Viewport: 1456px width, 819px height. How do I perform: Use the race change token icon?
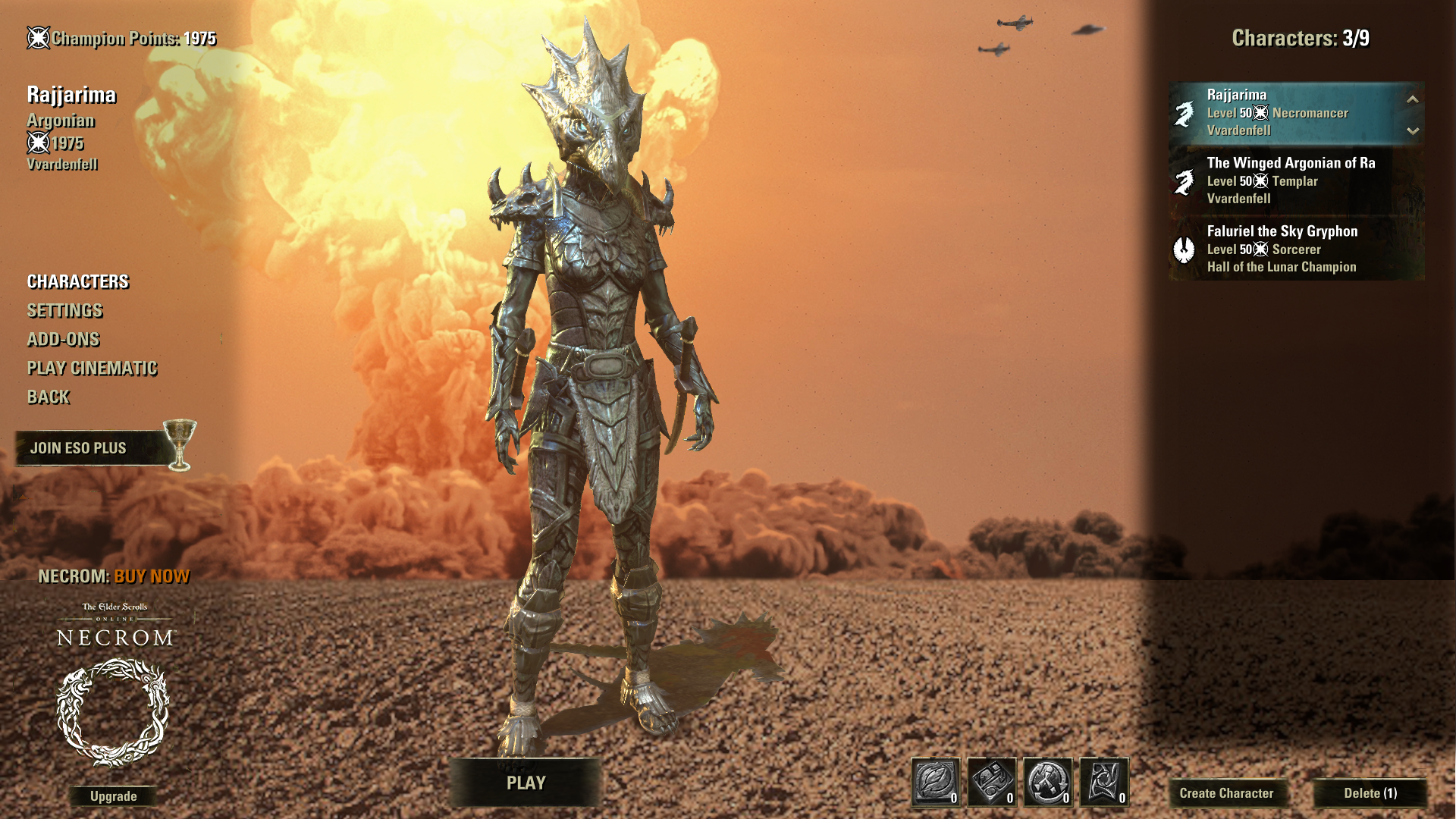click(x=1048, y=782)
